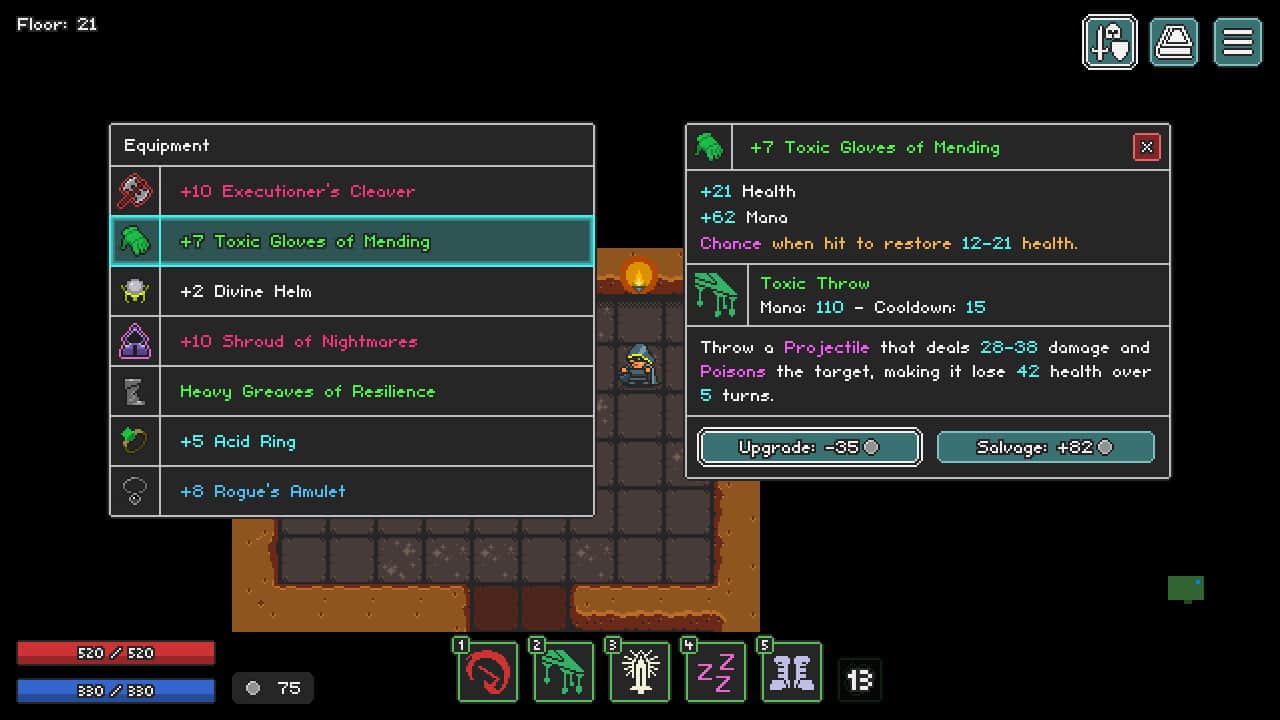Salvage the gloves for 82 coins
This screenshot has height=720, width=1280.
coord(1045,447)
